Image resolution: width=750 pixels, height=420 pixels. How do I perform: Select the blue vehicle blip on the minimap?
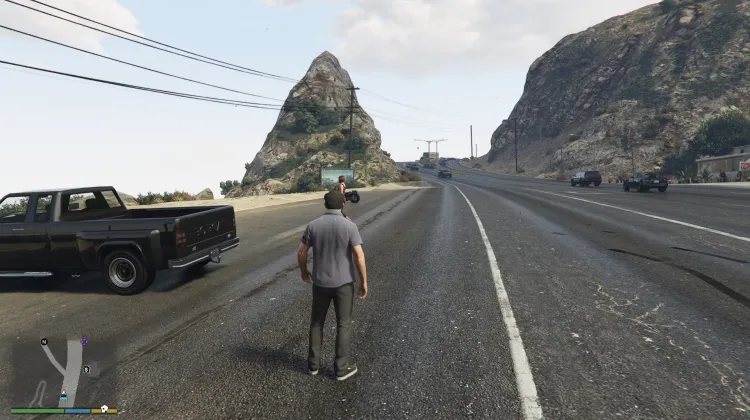[63, 397]
